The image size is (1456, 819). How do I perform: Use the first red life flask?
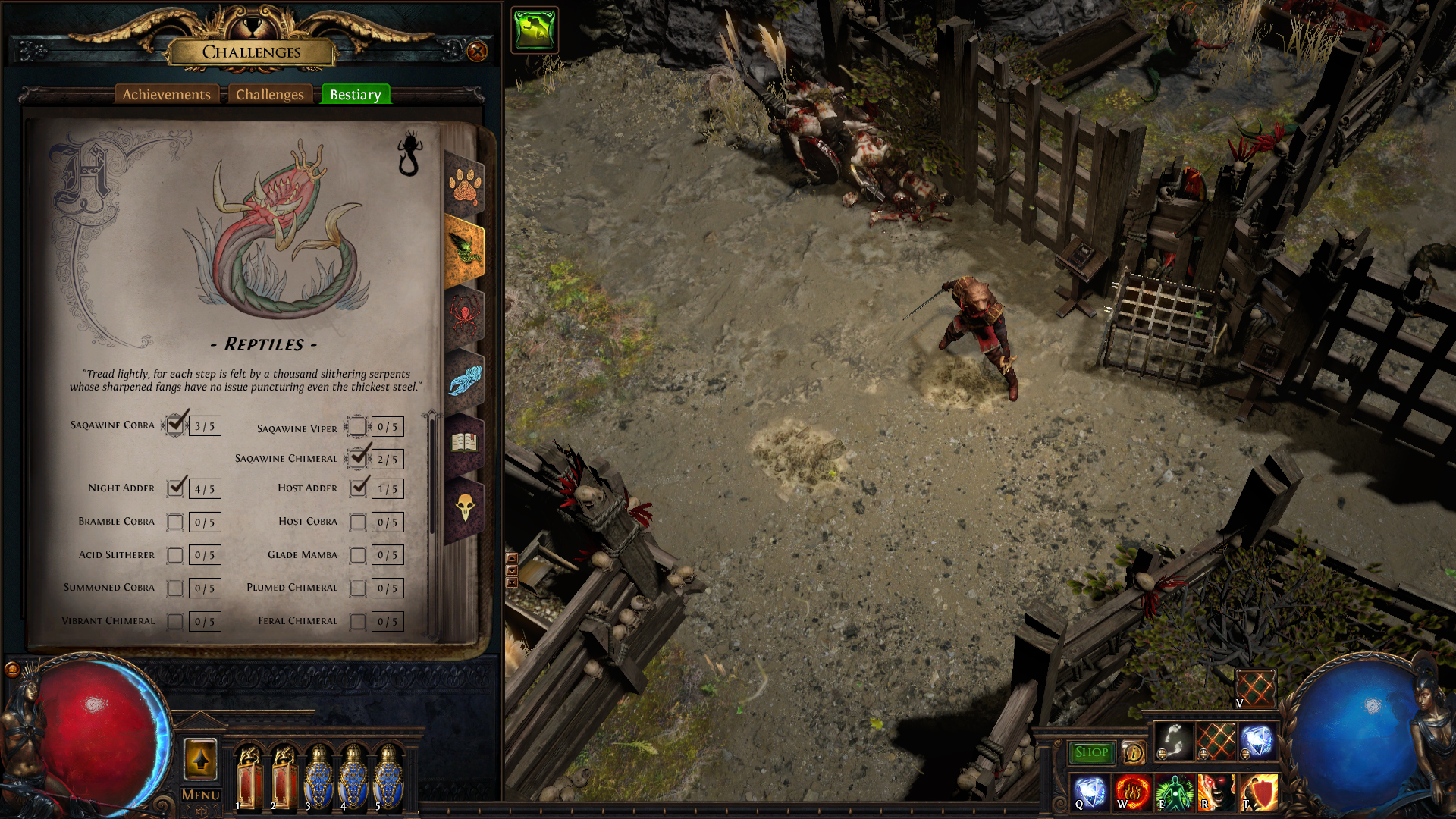(x=249, y=777)
